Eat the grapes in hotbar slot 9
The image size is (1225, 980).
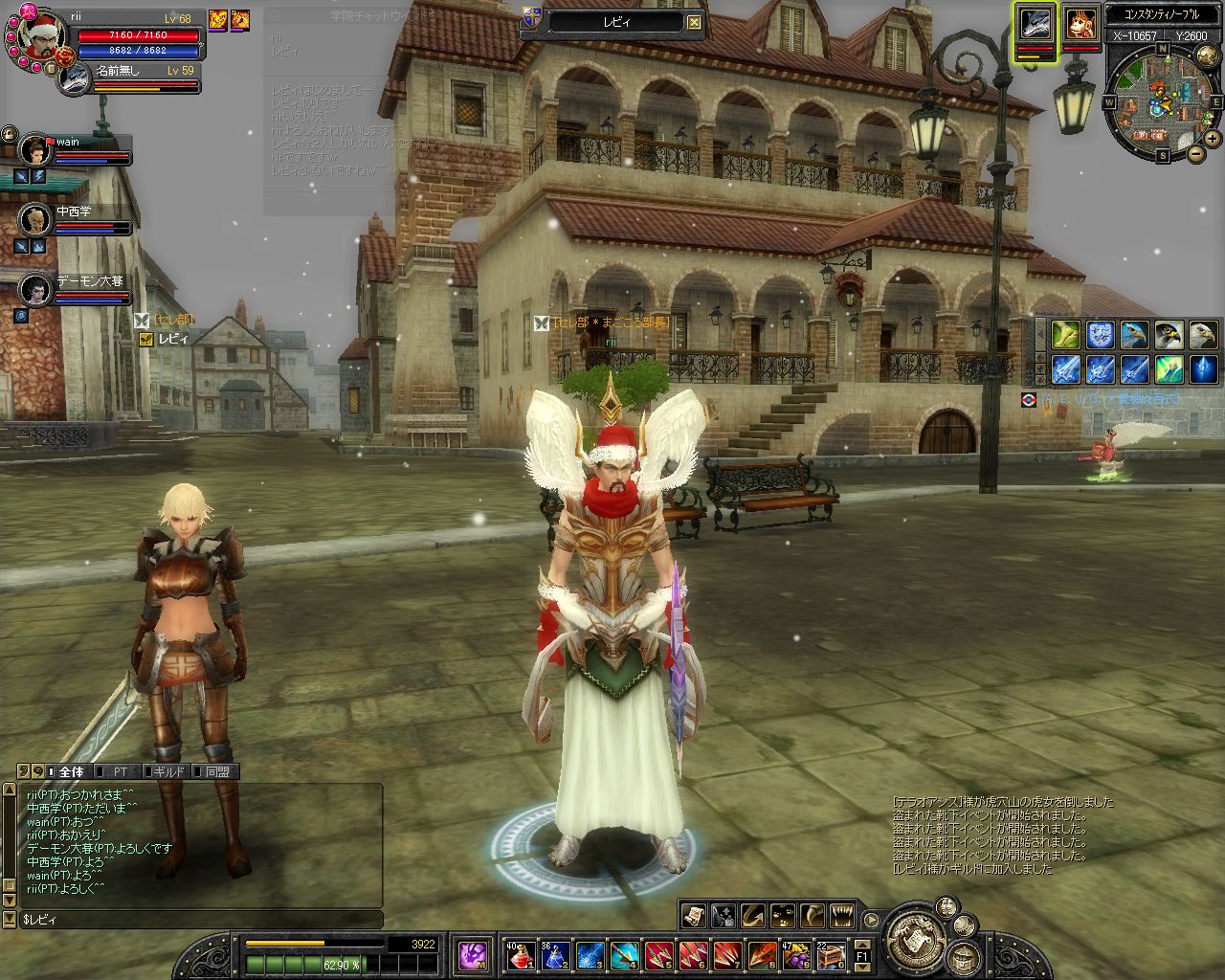point(796,954)
